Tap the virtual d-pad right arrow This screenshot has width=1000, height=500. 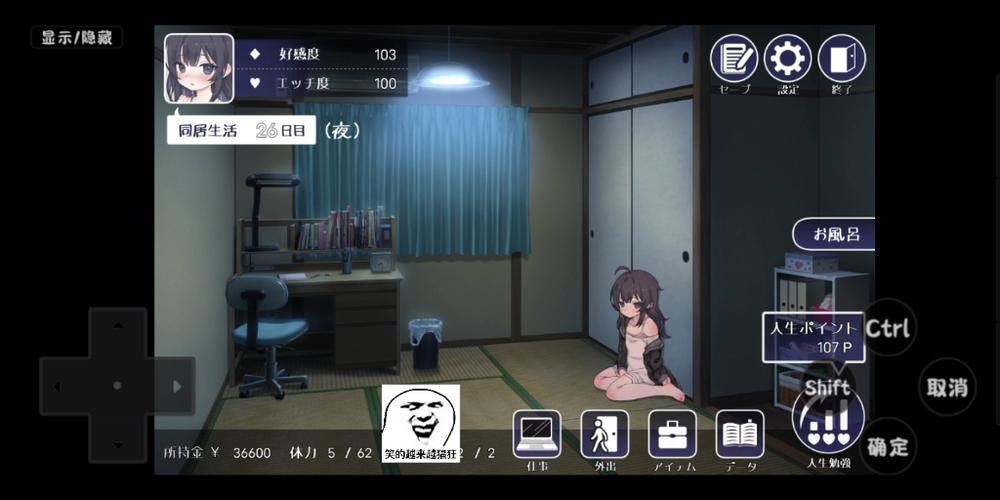point(177,386)
